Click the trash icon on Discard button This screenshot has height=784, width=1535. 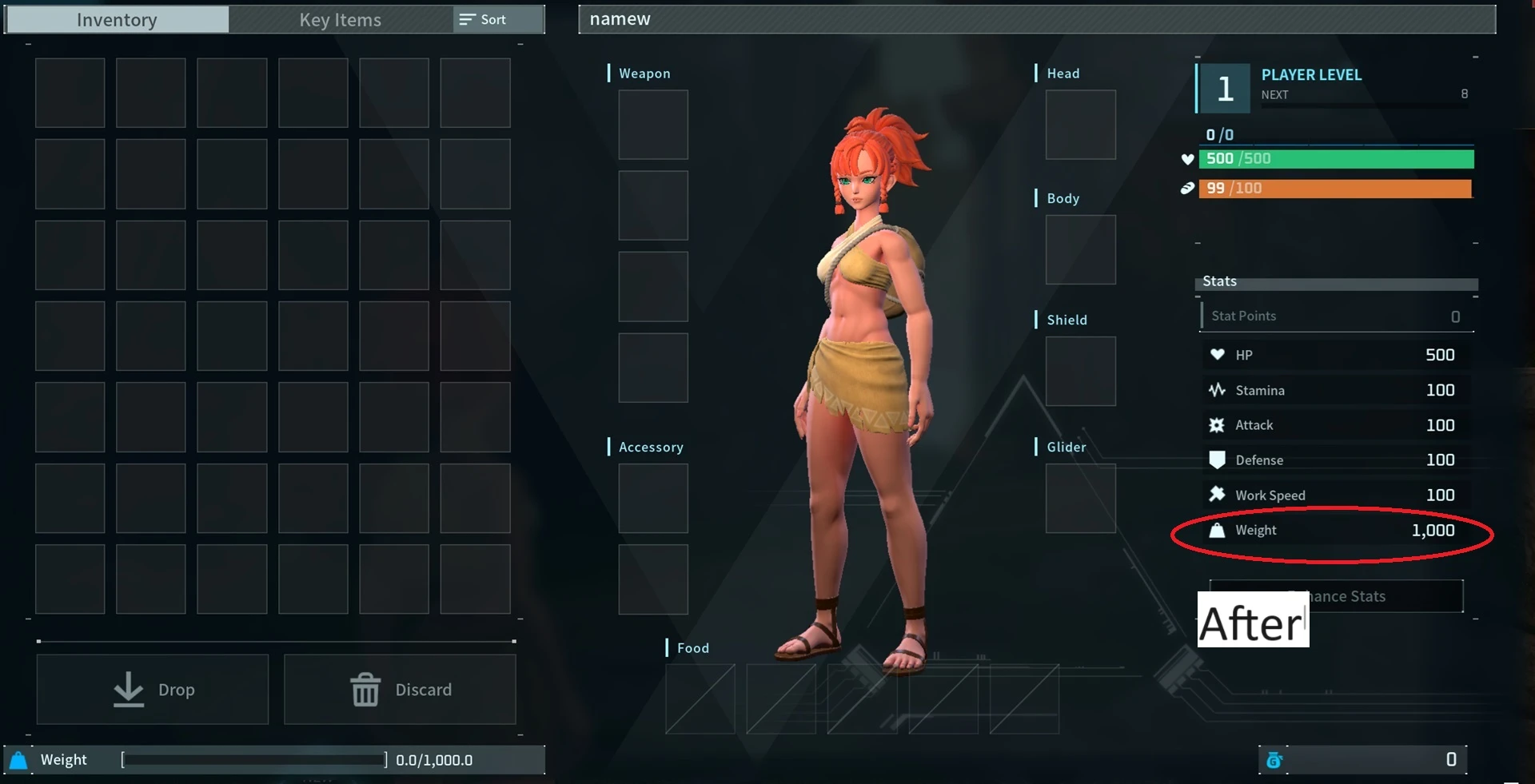click(365, 689)
